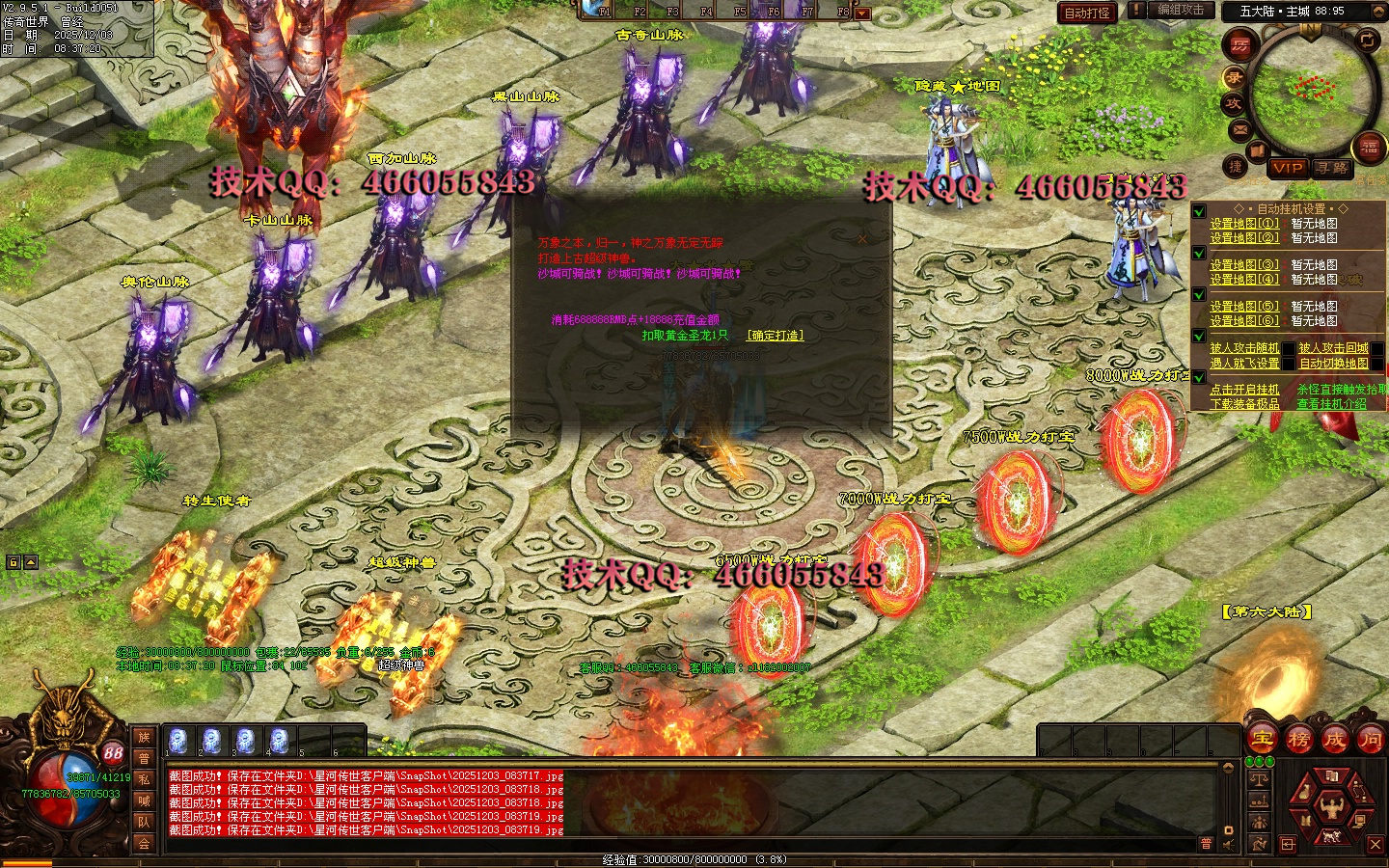Open the 宝 treasure button
Image resolution: width=1389 pixels, height=868 pixels.
pyautogui.click(x=1262, y=740)
